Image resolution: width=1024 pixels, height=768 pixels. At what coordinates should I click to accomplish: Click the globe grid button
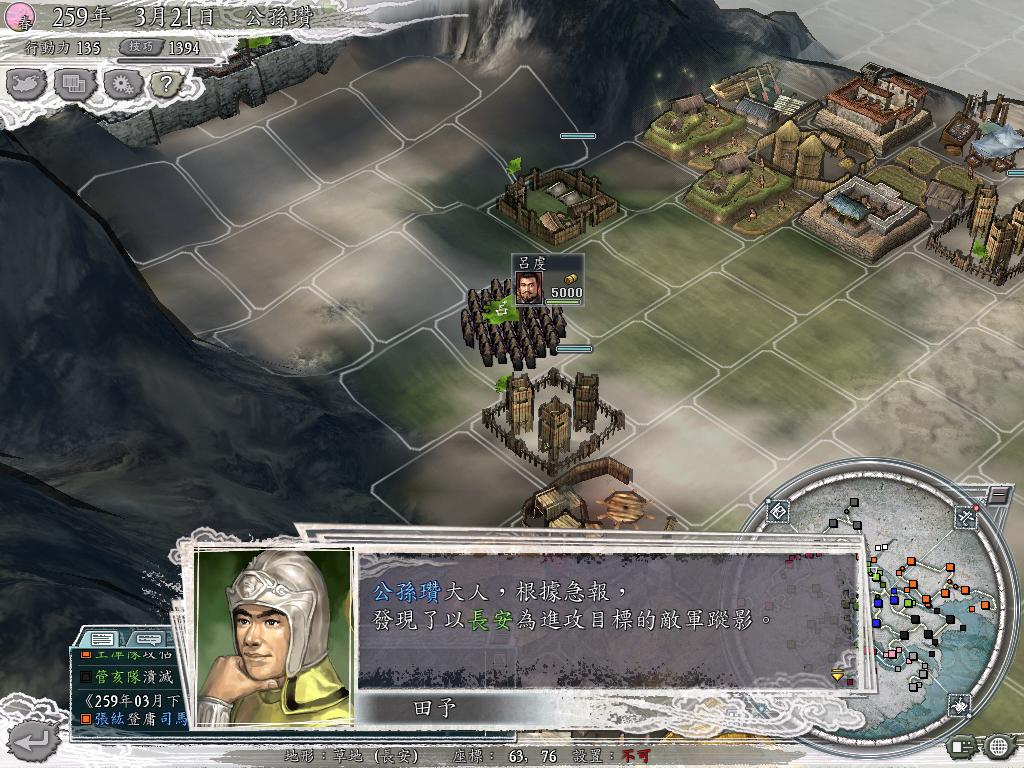coord(997,745)
